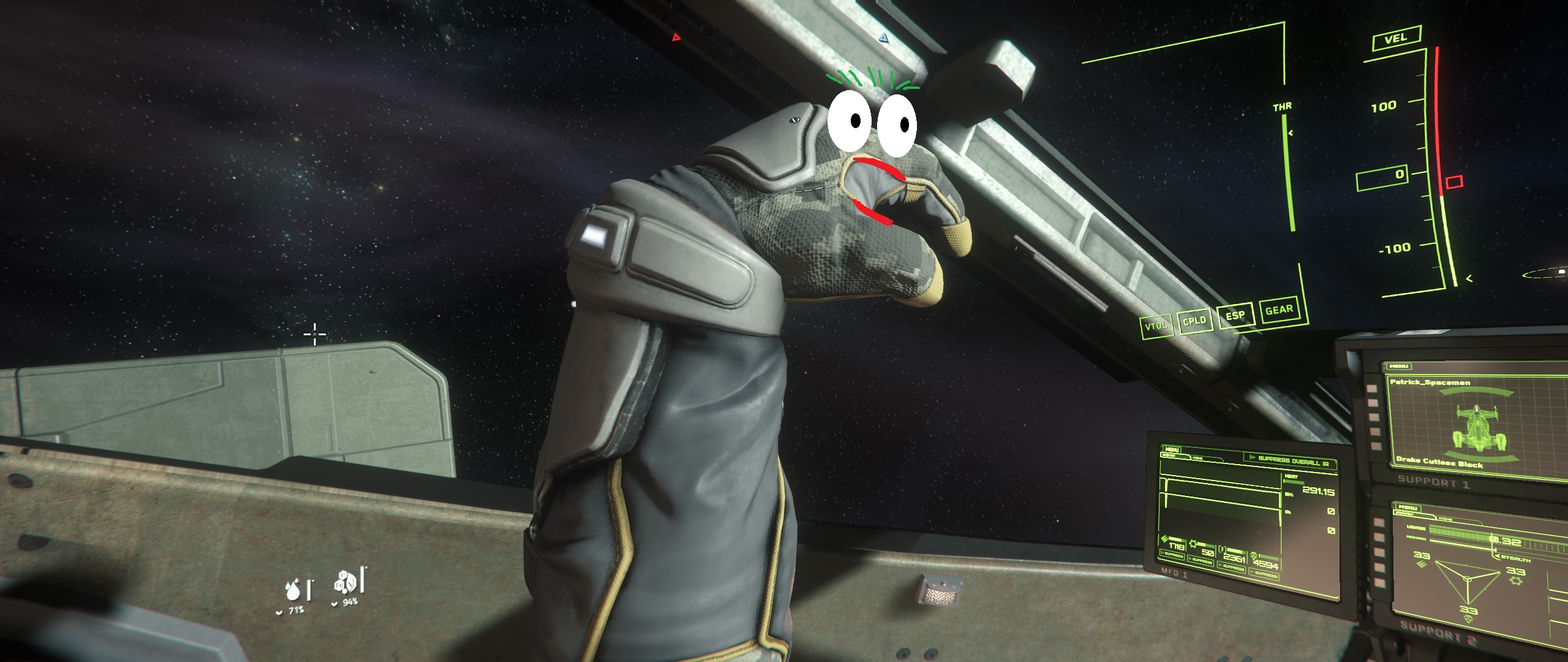1568x662 pixels.
Task: Click Suppress under the 4594 reading
Action: (x=1265, y=574)
